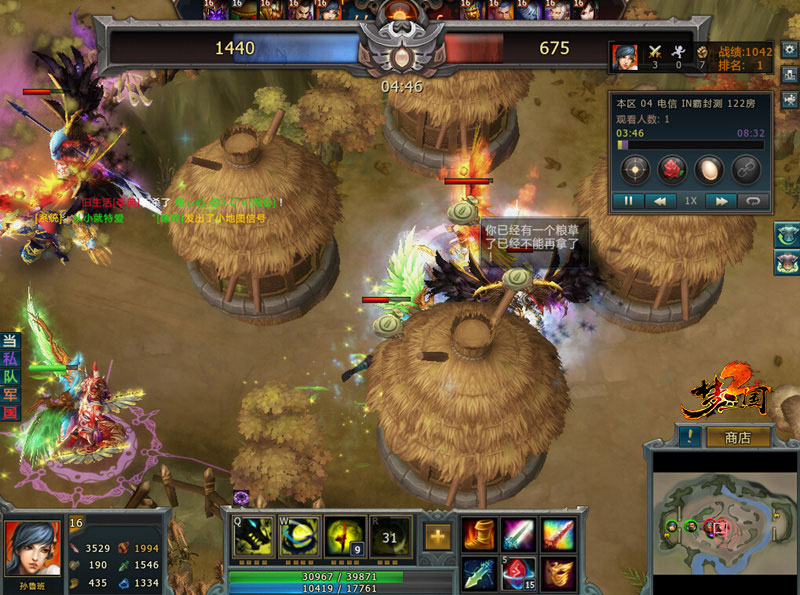Use the red gem item with 15 stacks
Screen dimensions: 800x595
click(519, 573)
